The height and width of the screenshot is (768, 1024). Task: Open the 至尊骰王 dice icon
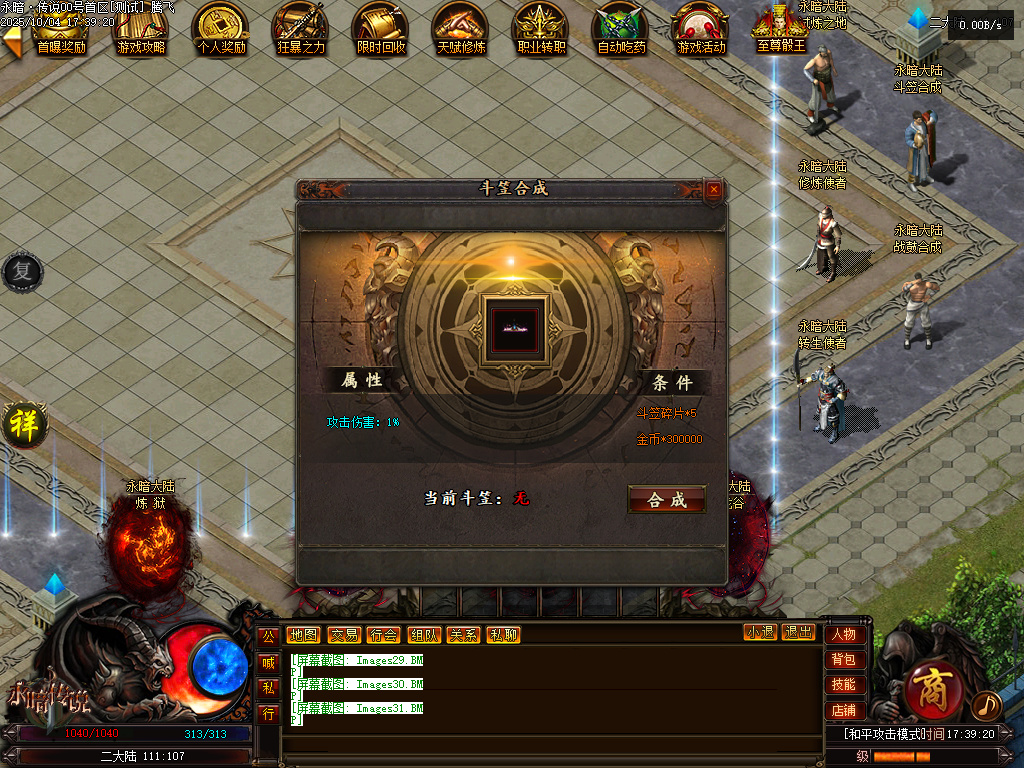(781, 29)
